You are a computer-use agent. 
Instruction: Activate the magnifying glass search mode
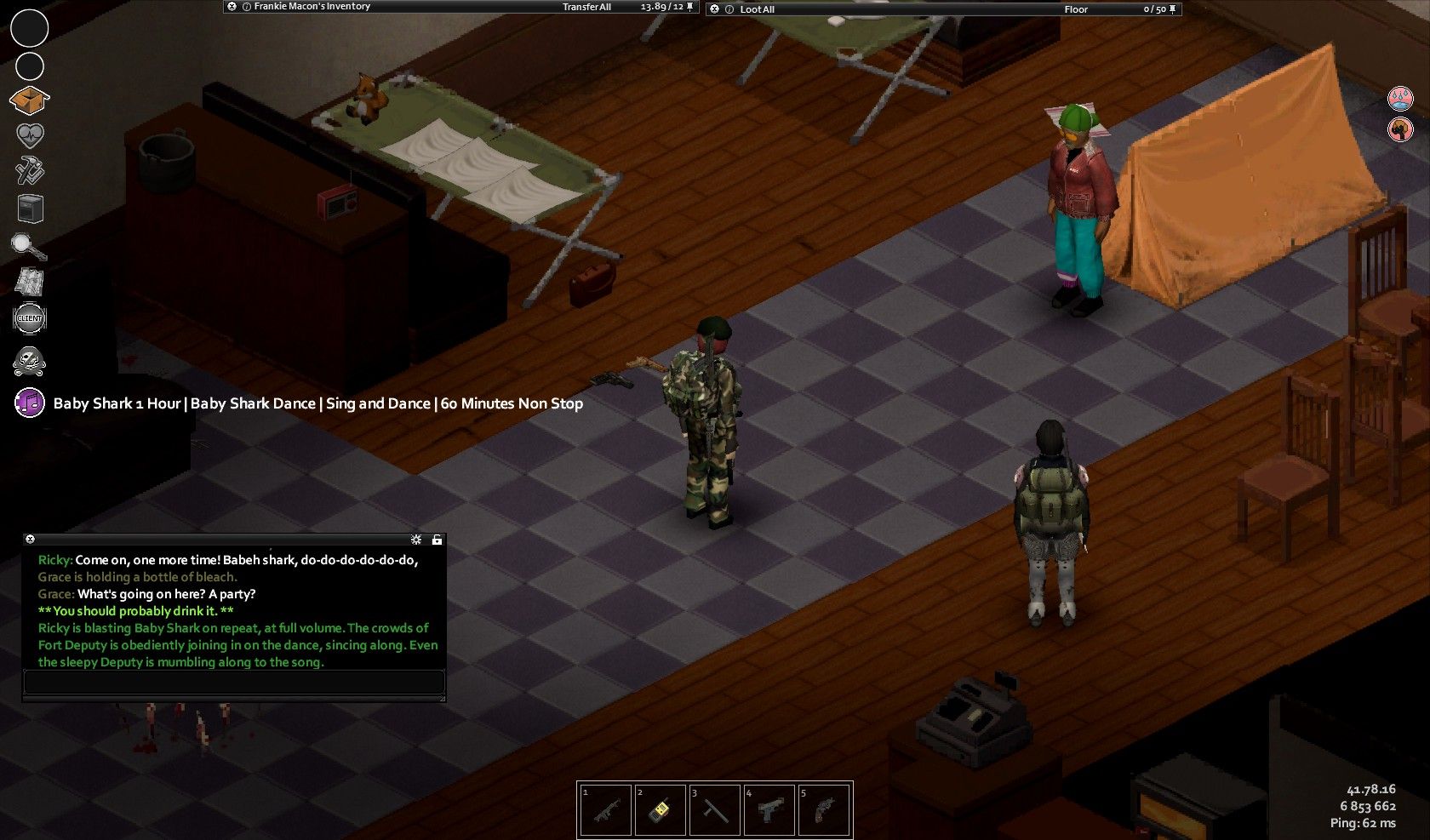pos(29,246)
